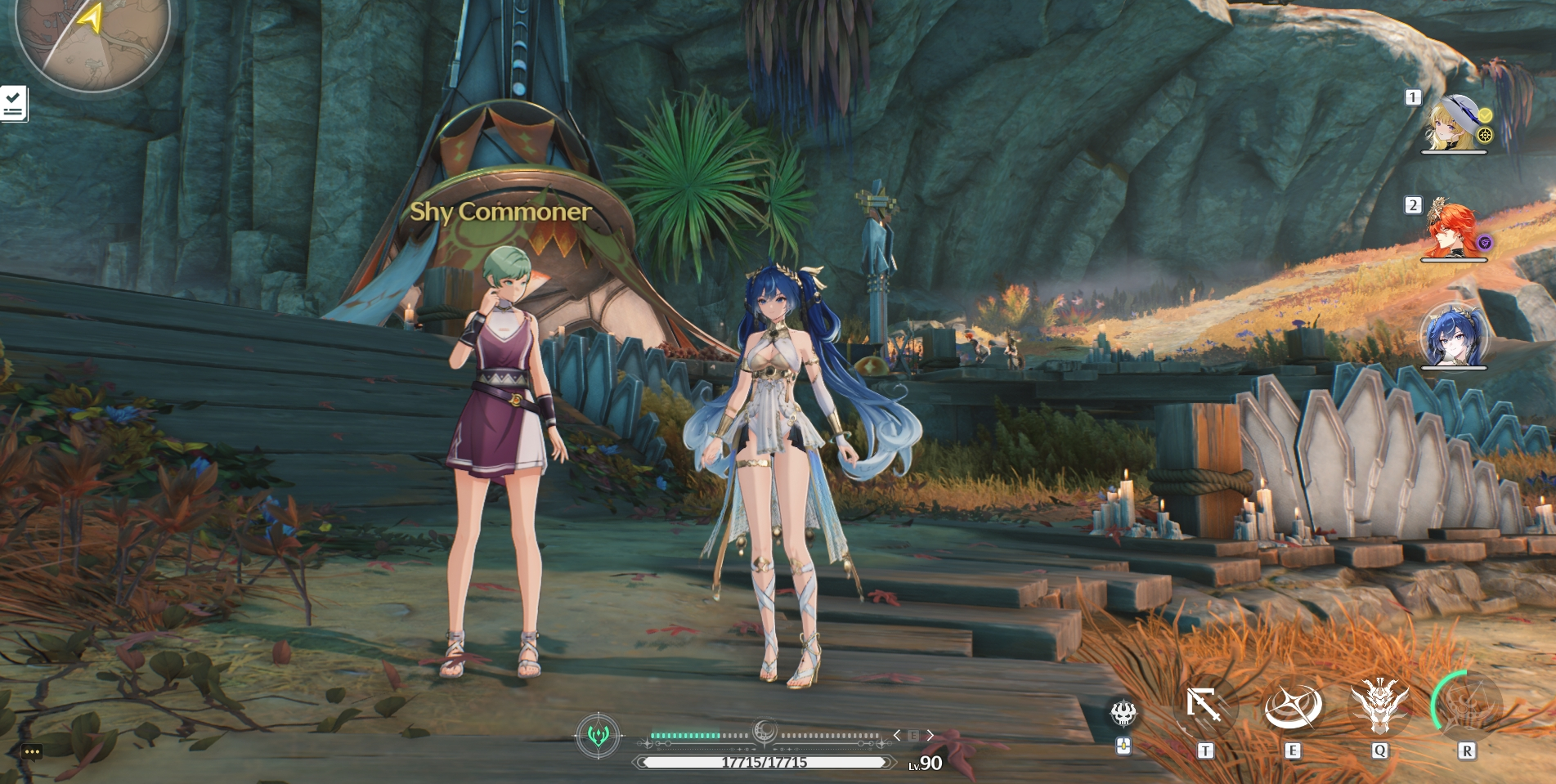
Task: Open the quest checklist tracker
Action: (13, 104)
